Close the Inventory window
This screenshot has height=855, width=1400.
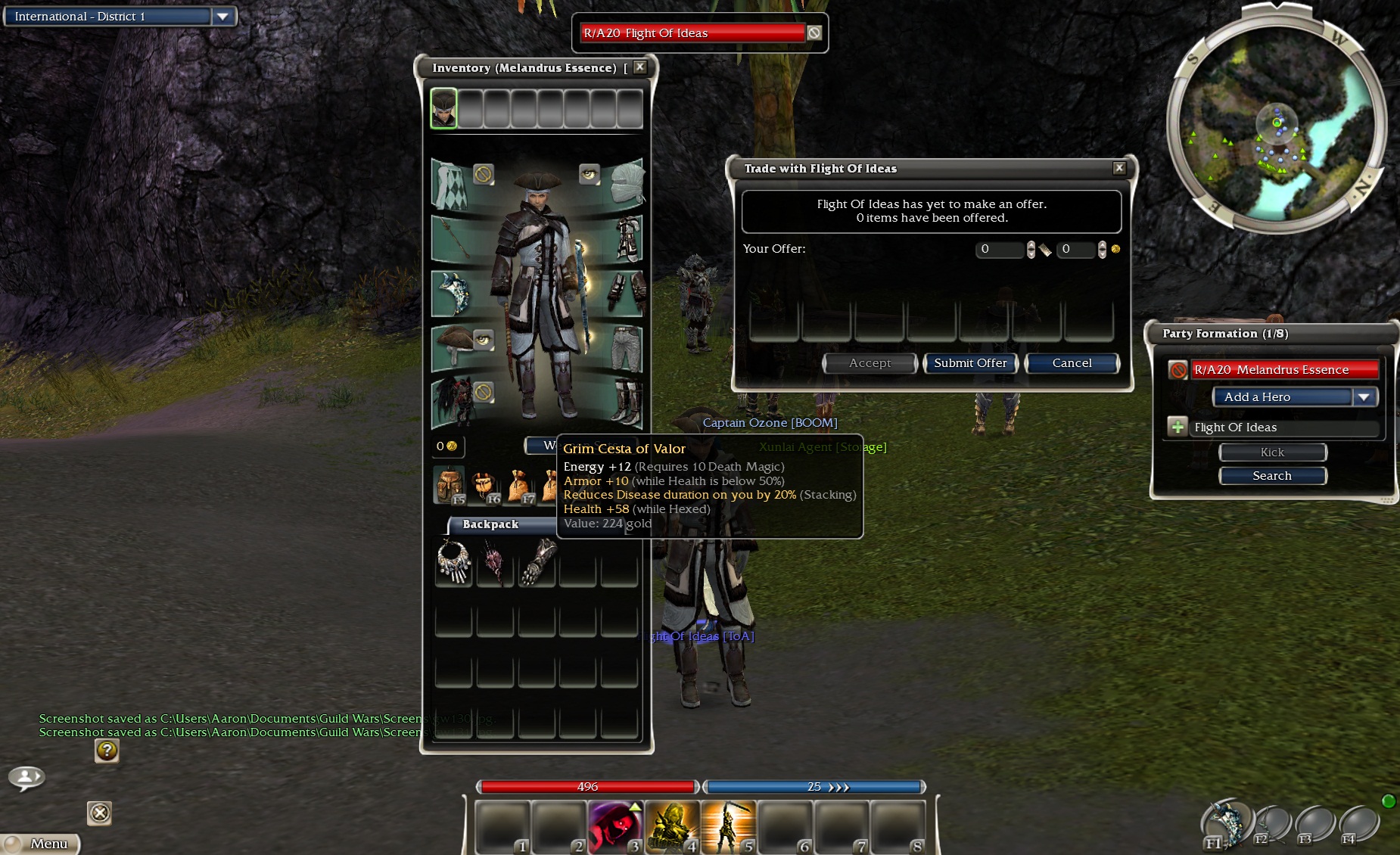(x=640, y=67)
